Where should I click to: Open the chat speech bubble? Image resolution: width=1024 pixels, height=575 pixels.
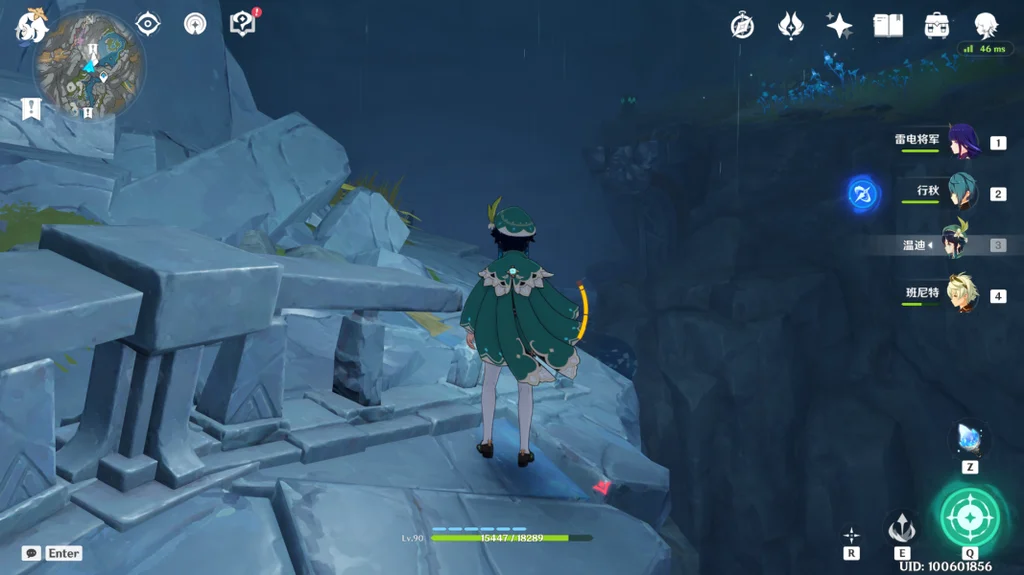pyautogui.click(x=31, y=553)
